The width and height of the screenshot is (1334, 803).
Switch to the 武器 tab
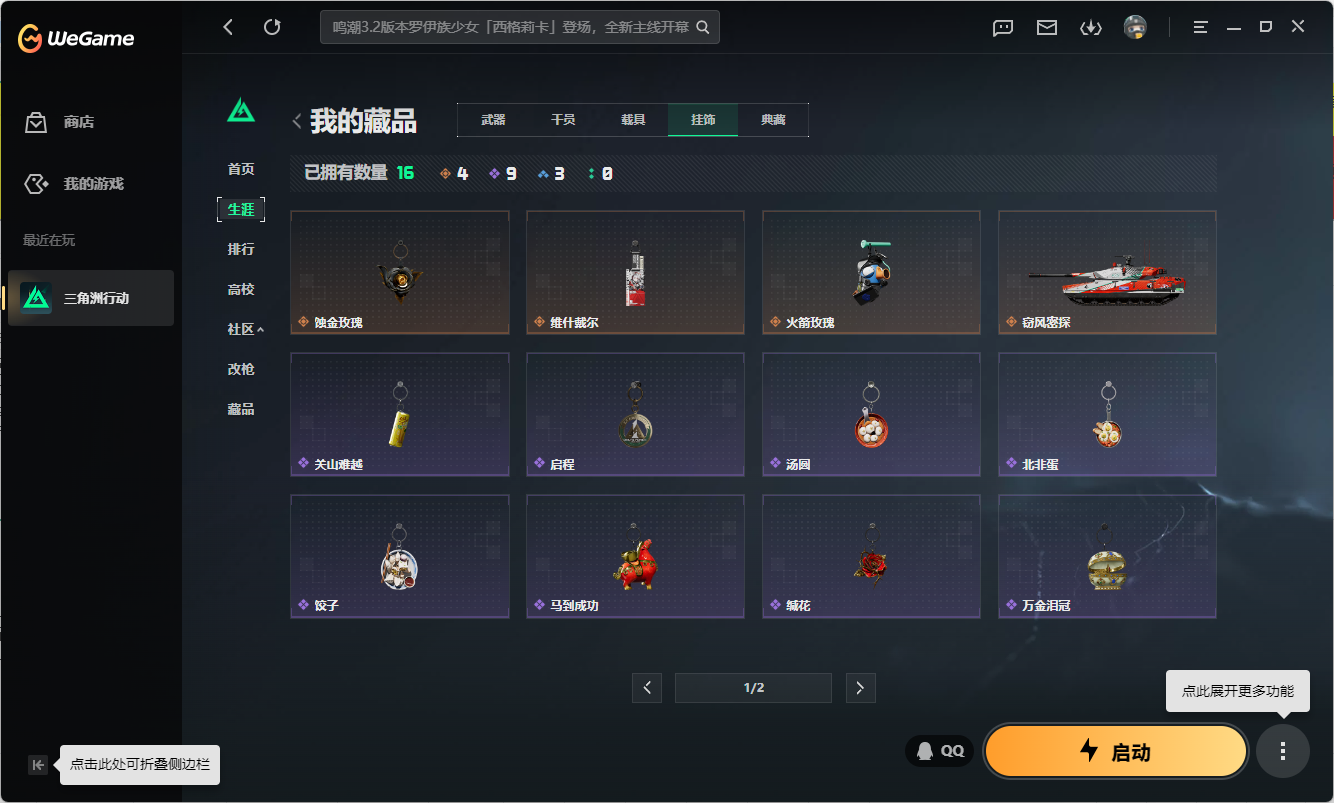[x=496, y=119]
